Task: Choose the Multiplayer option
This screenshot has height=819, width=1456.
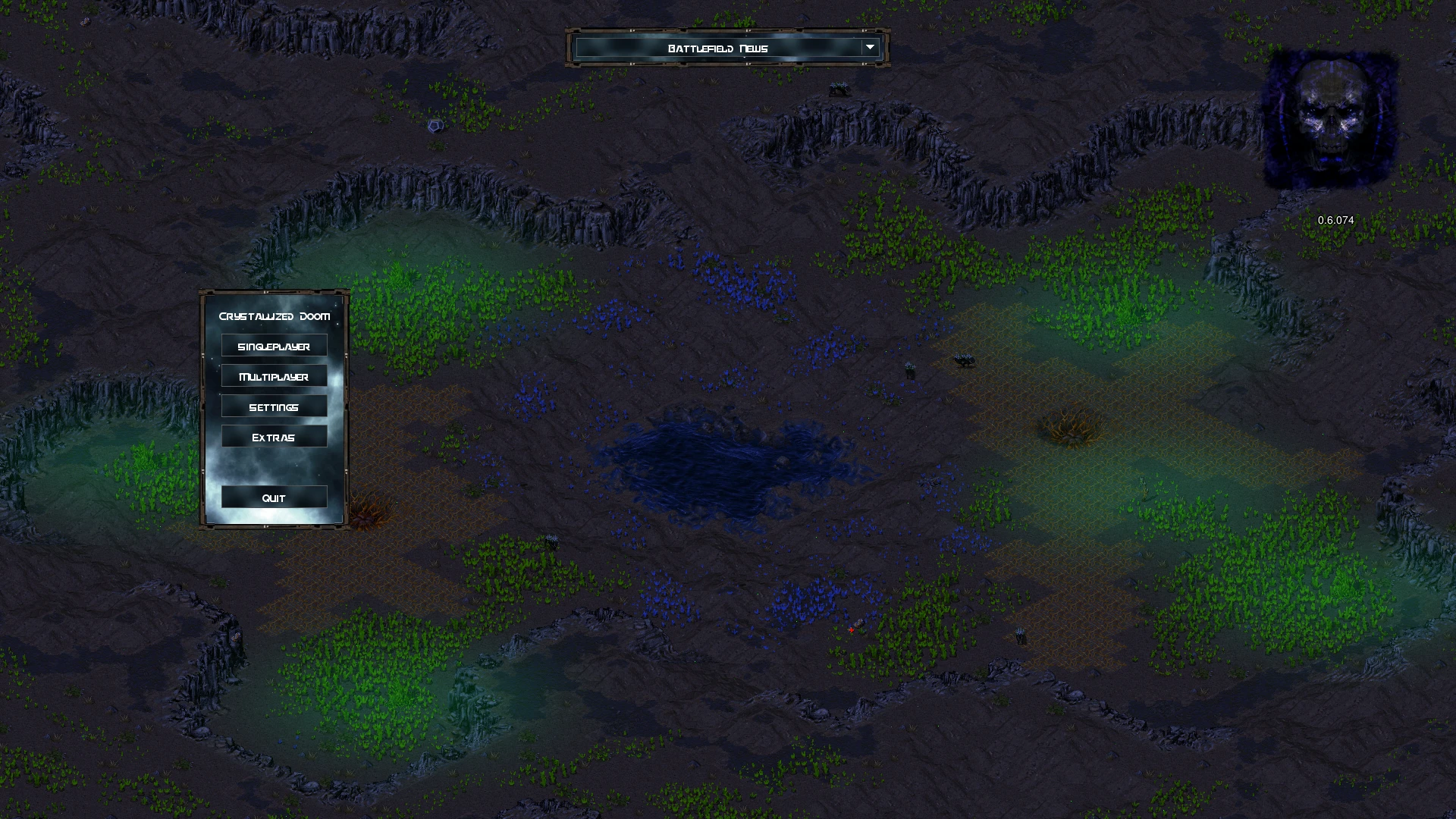Action: (x=274, y=376)
